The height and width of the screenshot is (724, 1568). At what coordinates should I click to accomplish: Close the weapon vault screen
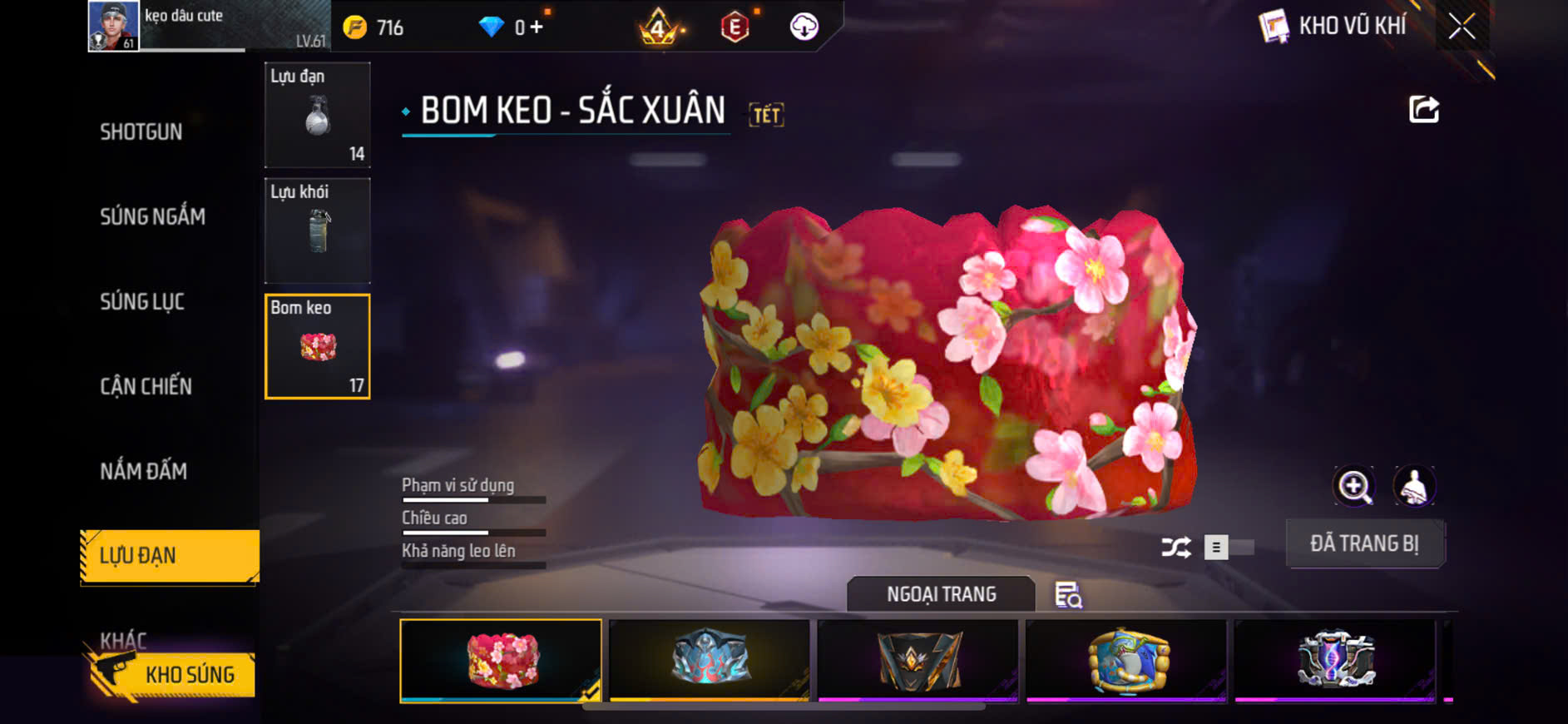[x=1461, y=27]
